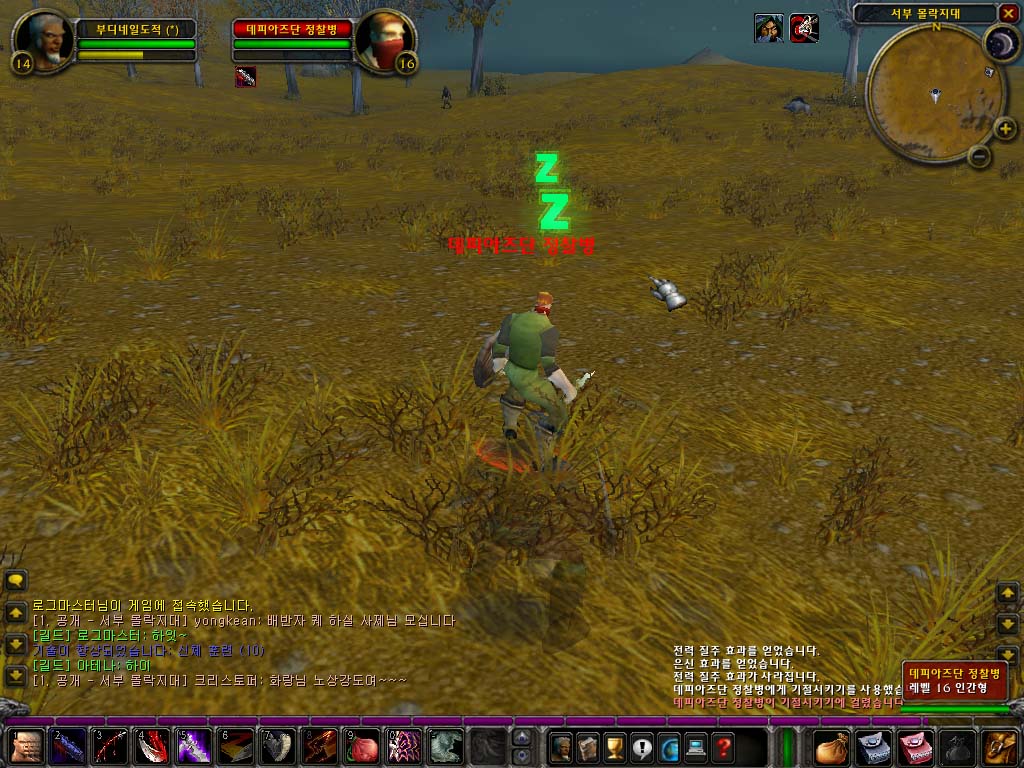Activate the red onion item in slot 9

tap(364, 747)
